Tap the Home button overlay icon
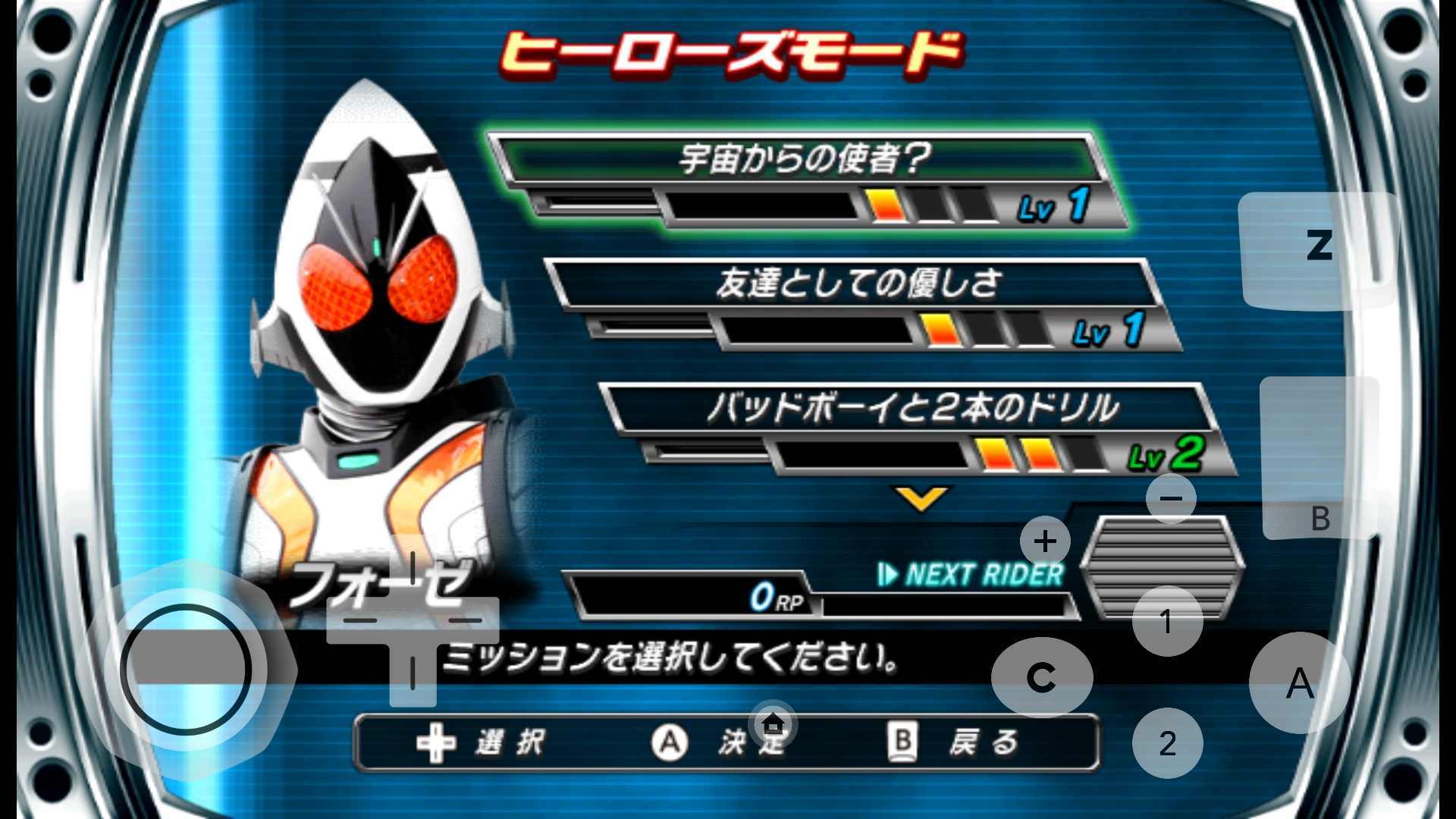This screenshot has width=1456, height=819. [771, 724]
